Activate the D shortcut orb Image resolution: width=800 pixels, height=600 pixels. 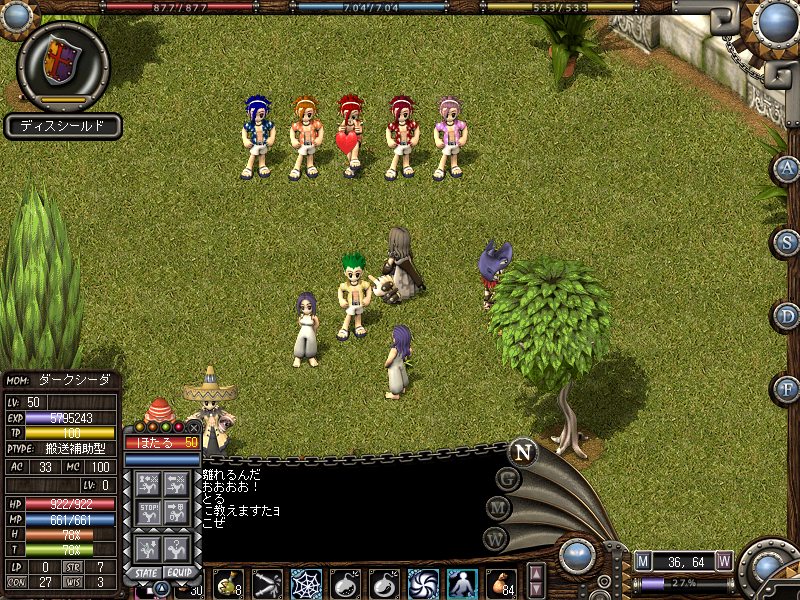click(787, 316)
